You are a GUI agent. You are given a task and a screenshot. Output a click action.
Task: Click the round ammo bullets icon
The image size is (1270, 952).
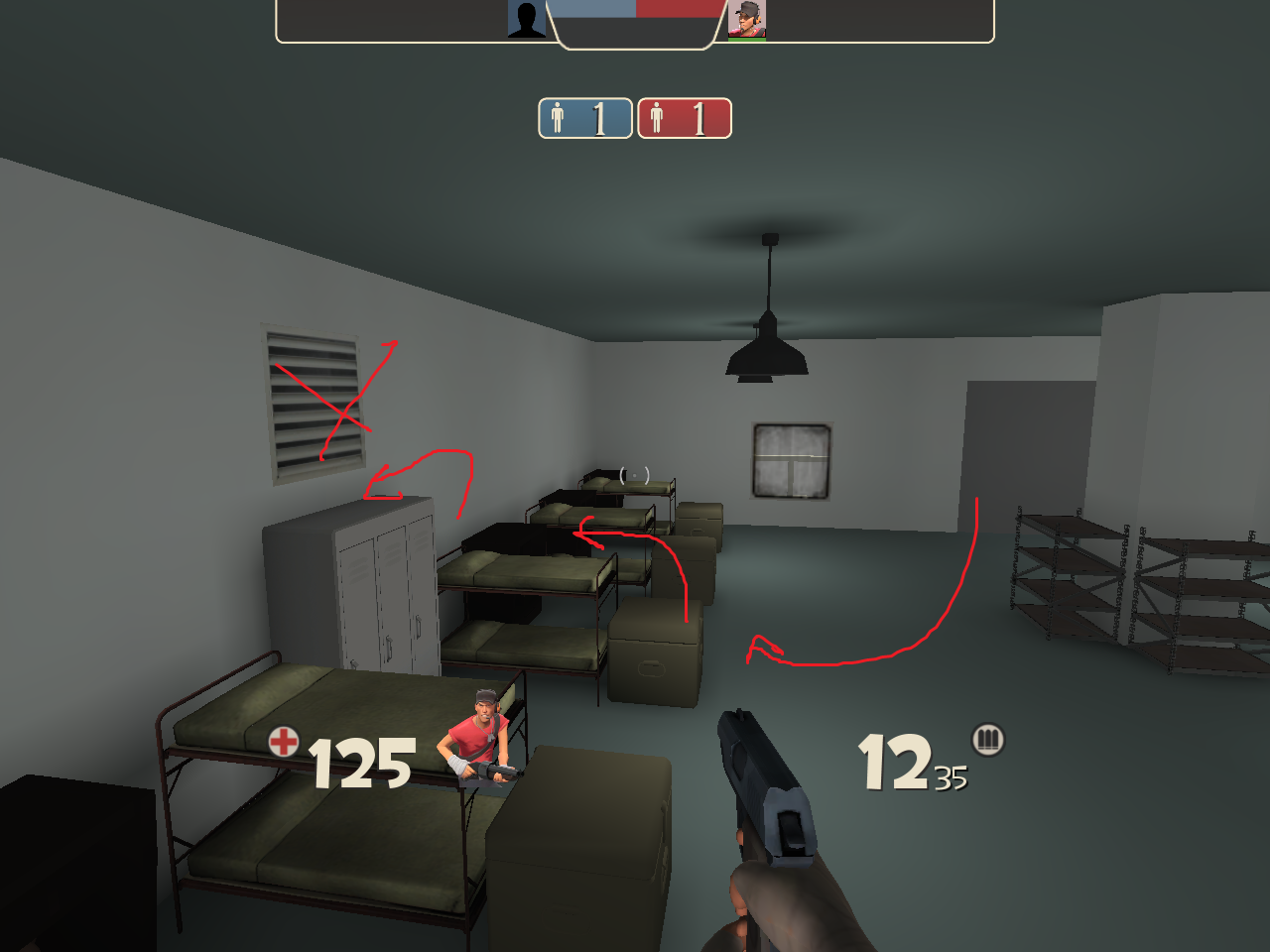(987, 739)
